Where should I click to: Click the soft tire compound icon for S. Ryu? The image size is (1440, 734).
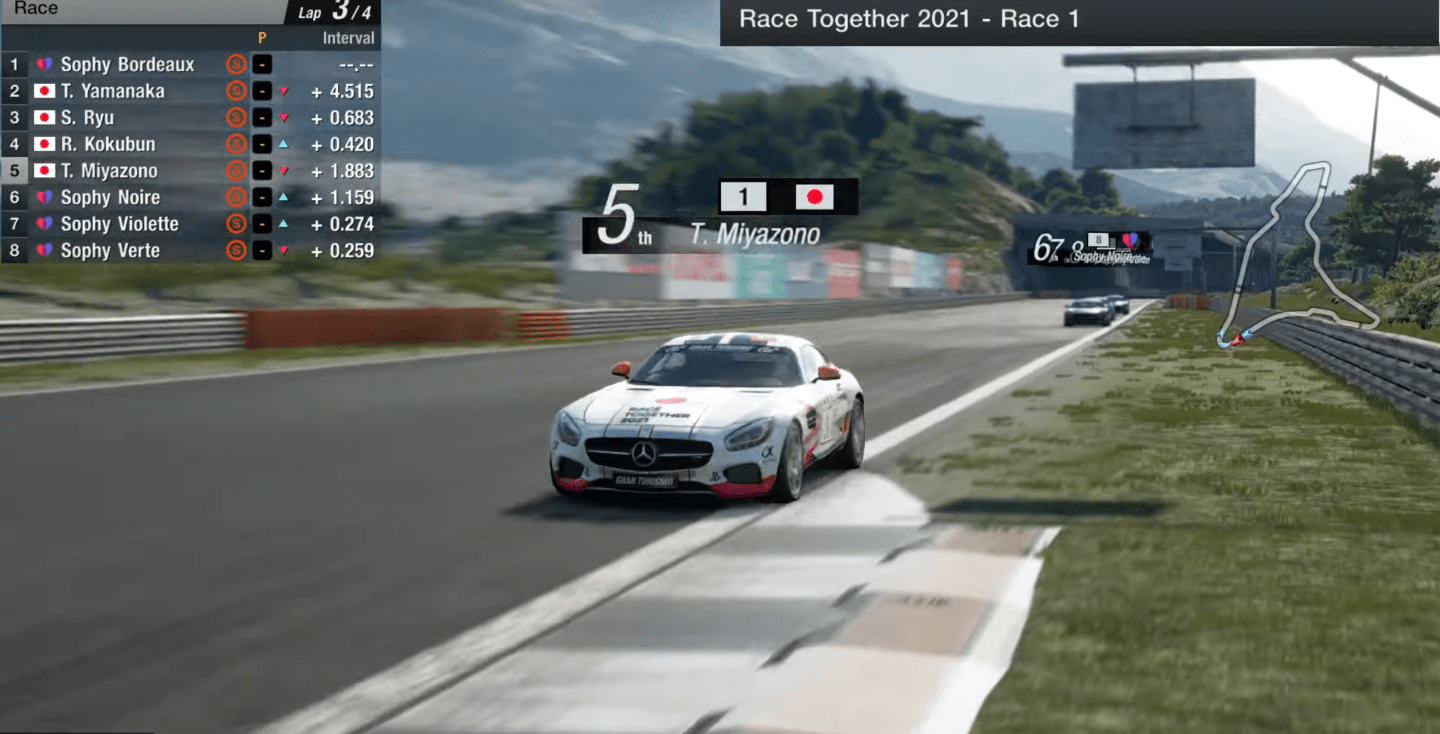(237, 117)
